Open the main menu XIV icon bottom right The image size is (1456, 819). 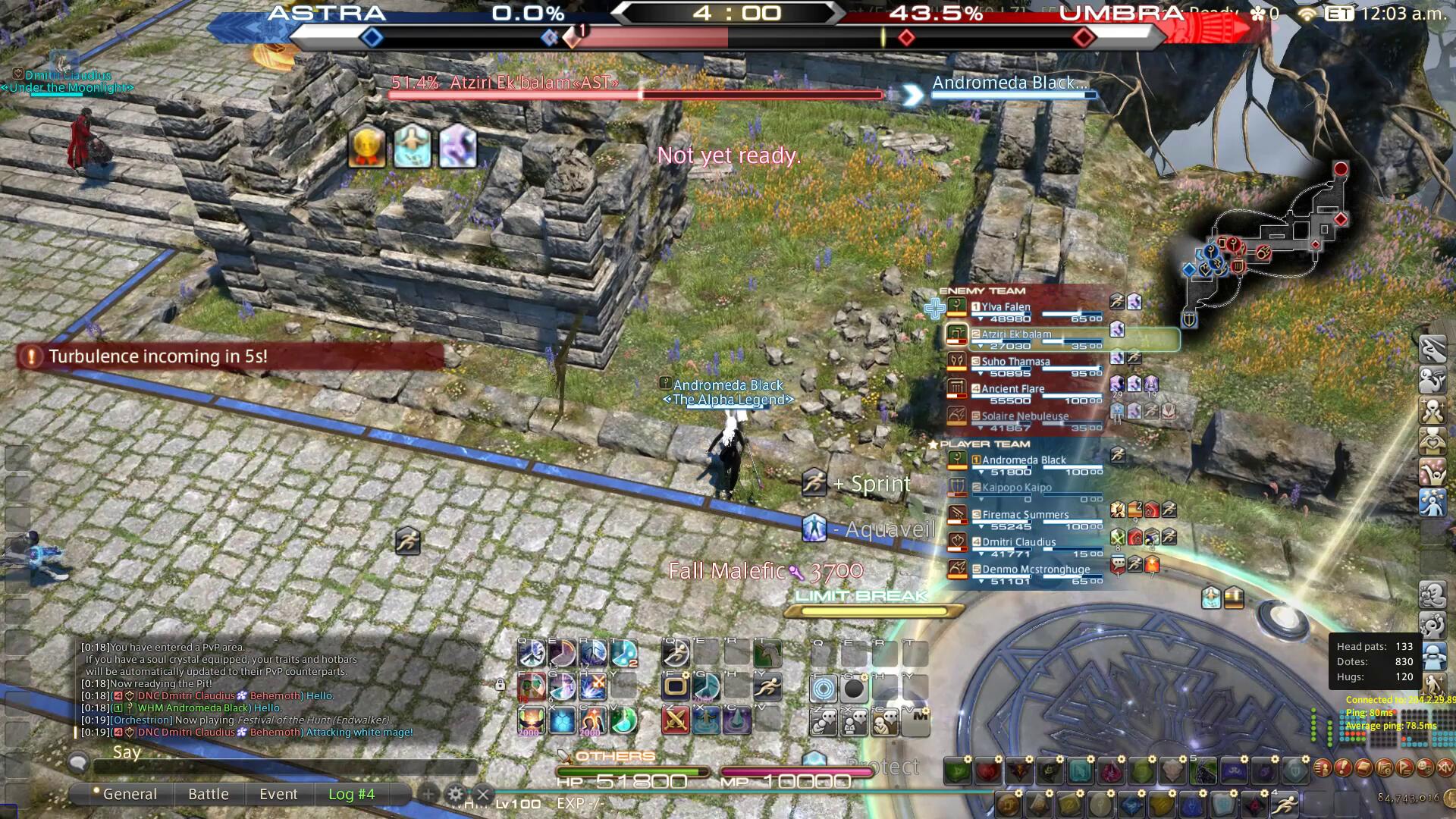tap(1445, 769)
